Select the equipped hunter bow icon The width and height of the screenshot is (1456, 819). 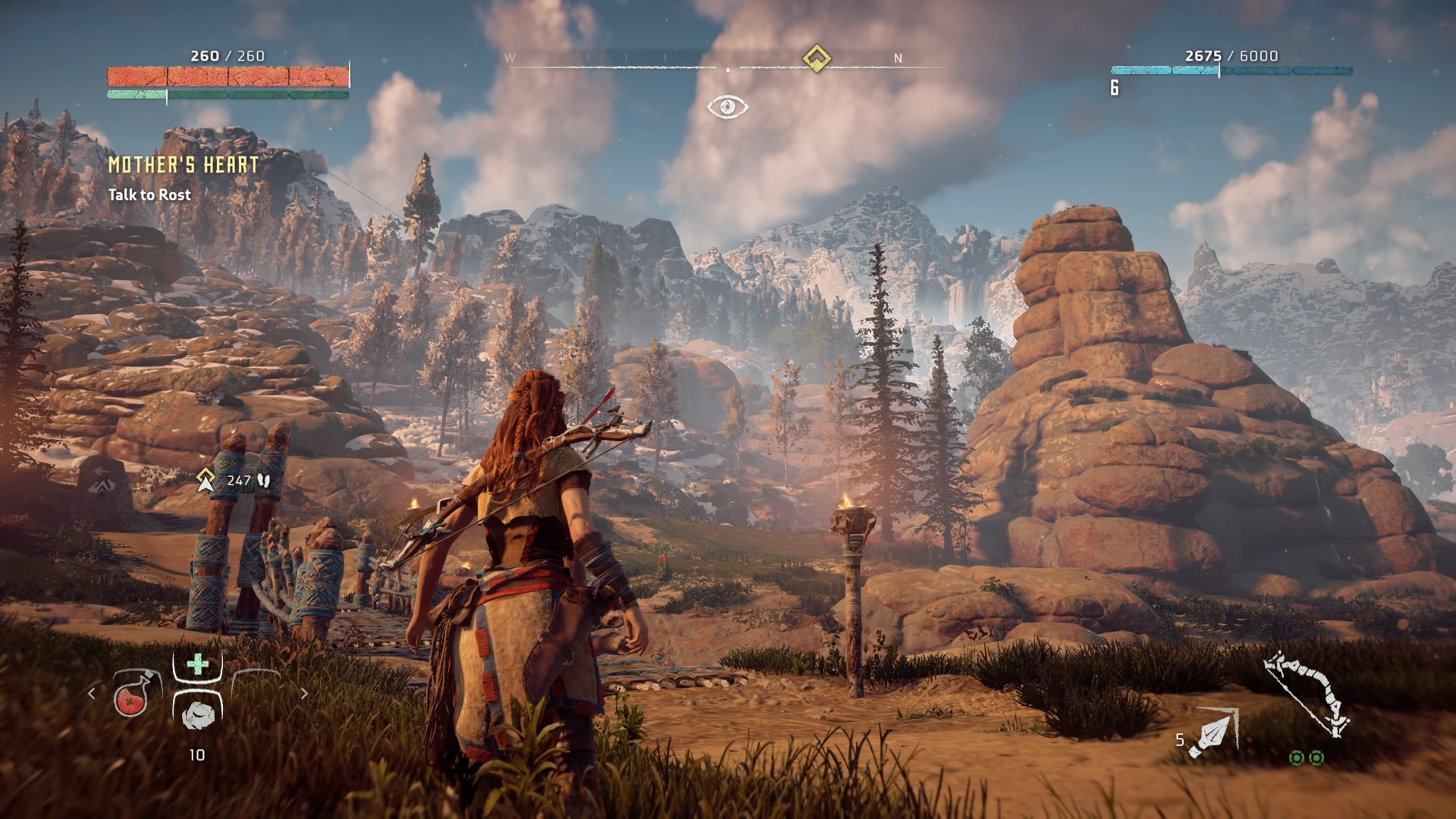click(x=1306, y=694)
